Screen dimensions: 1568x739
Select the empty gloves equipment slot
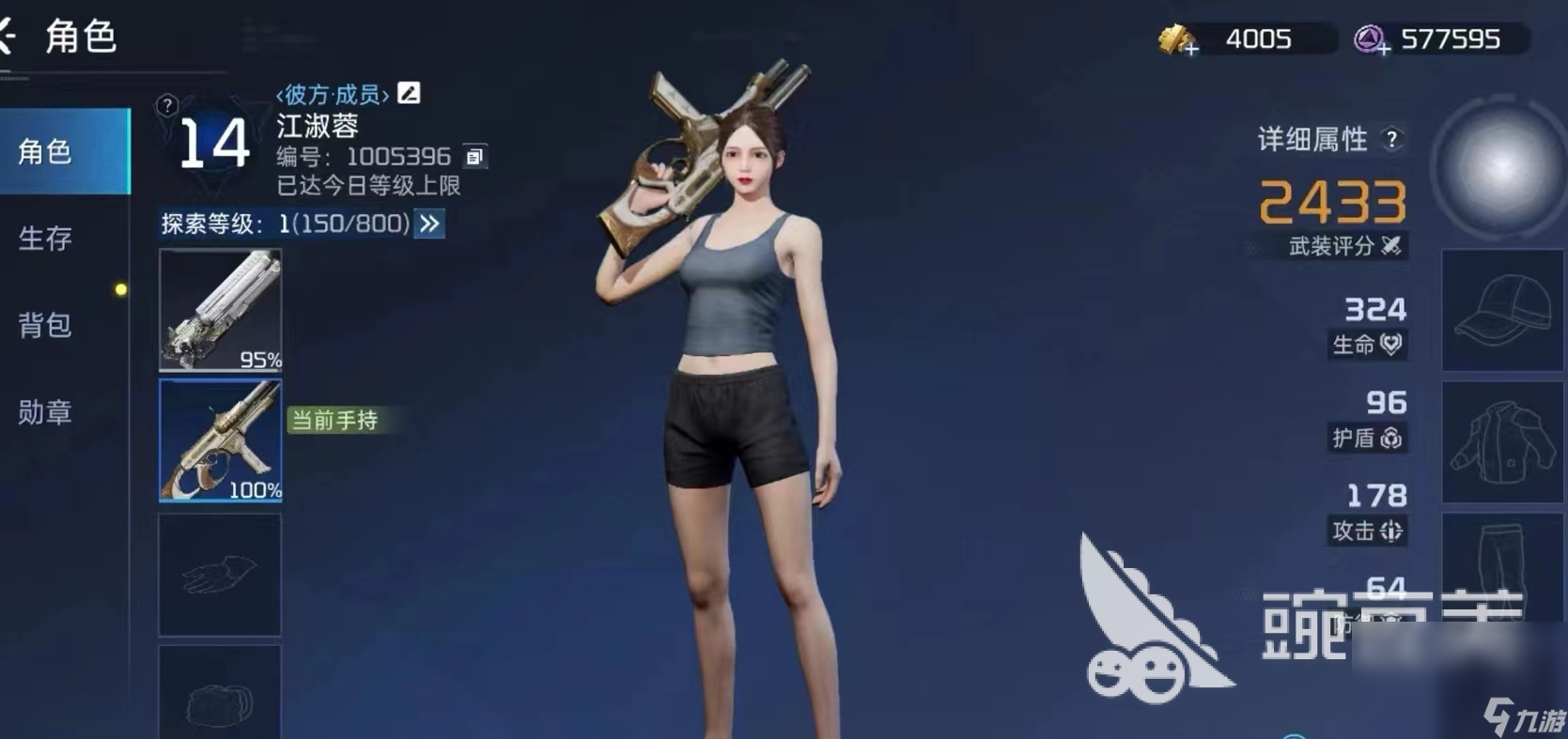coord(219,573)
